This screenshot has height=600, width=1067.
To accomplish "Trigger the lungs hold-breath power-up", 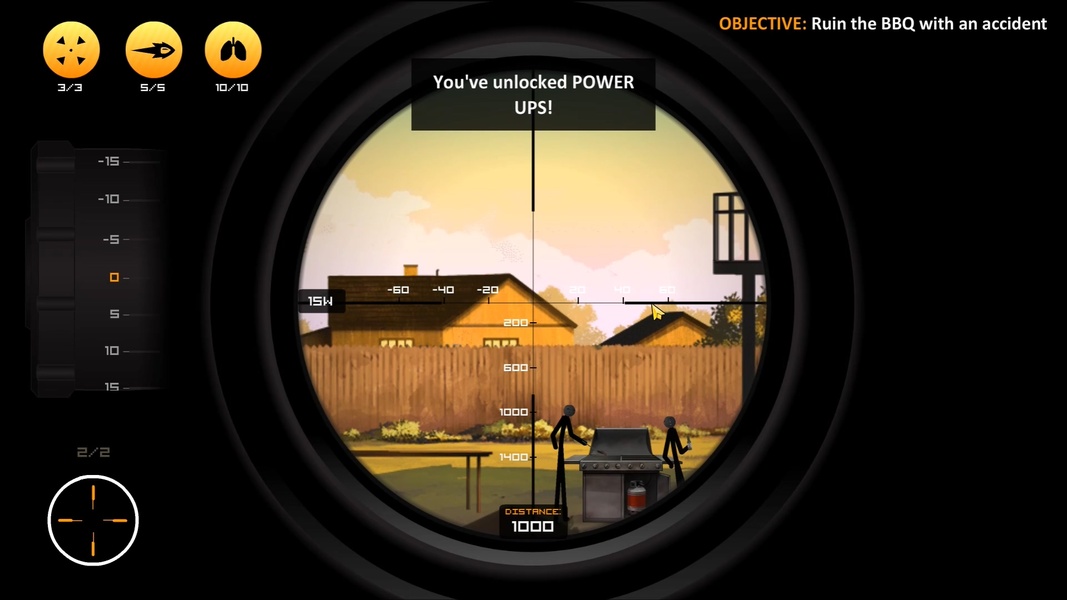I will tap(233, 49).
